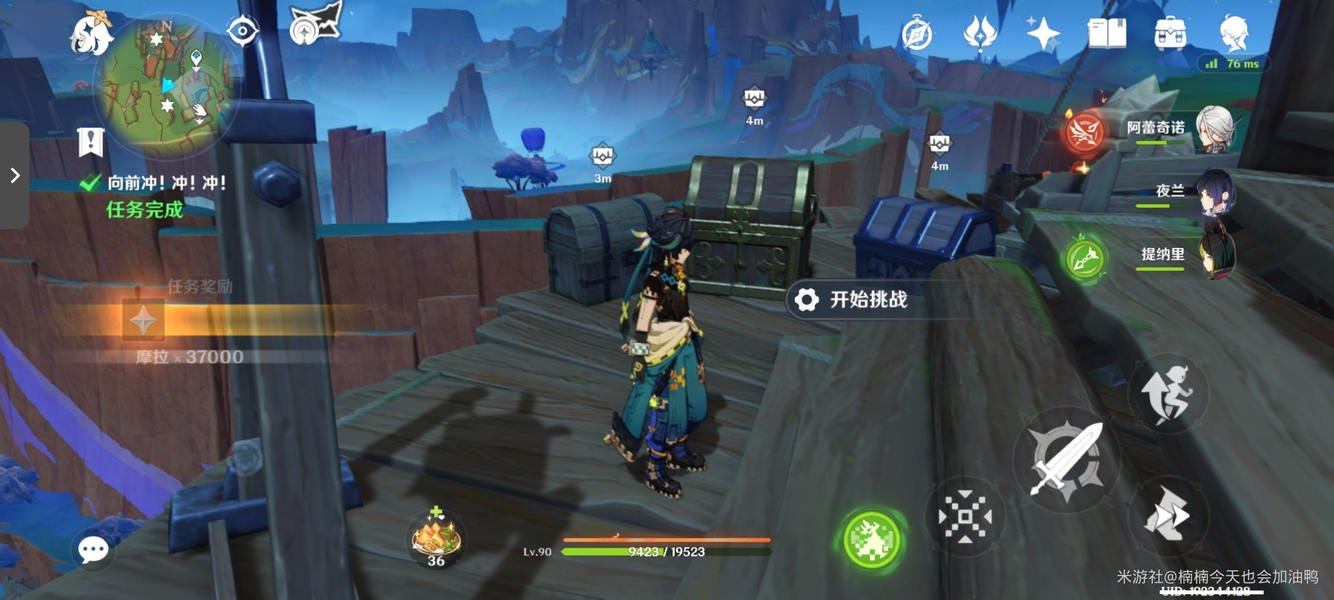Tap the sprint dash button

pos(1168,516)
